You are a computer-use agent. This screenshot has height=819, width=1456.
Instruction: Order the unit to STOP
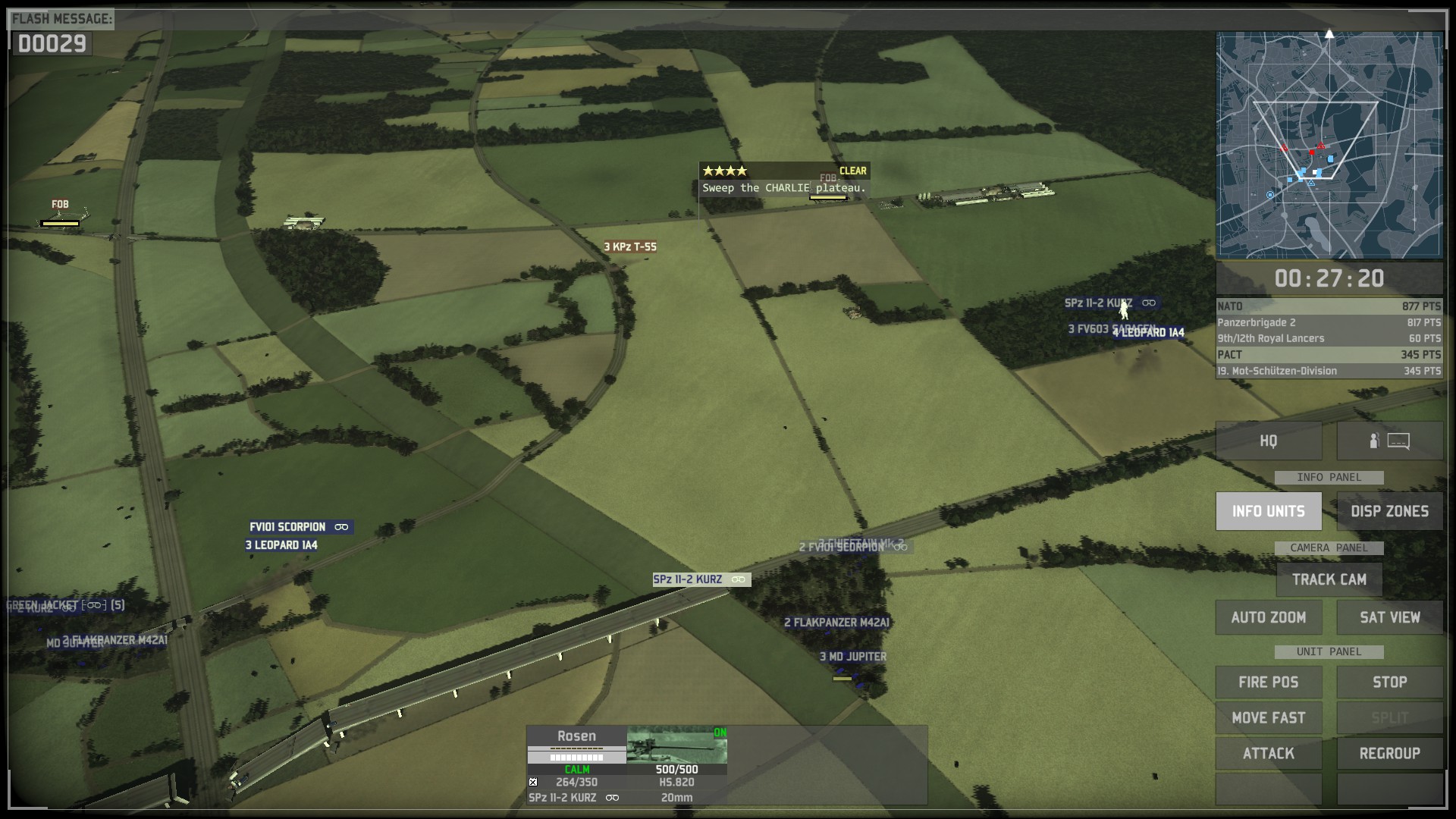point(1389,682)
